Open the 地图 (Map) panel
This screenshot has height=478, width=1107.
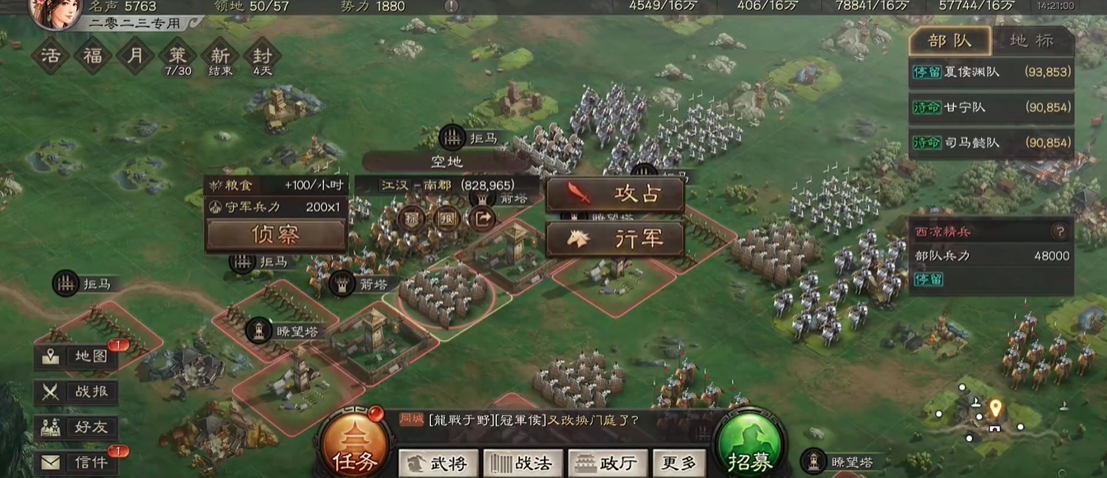click(x=78, y=357)
